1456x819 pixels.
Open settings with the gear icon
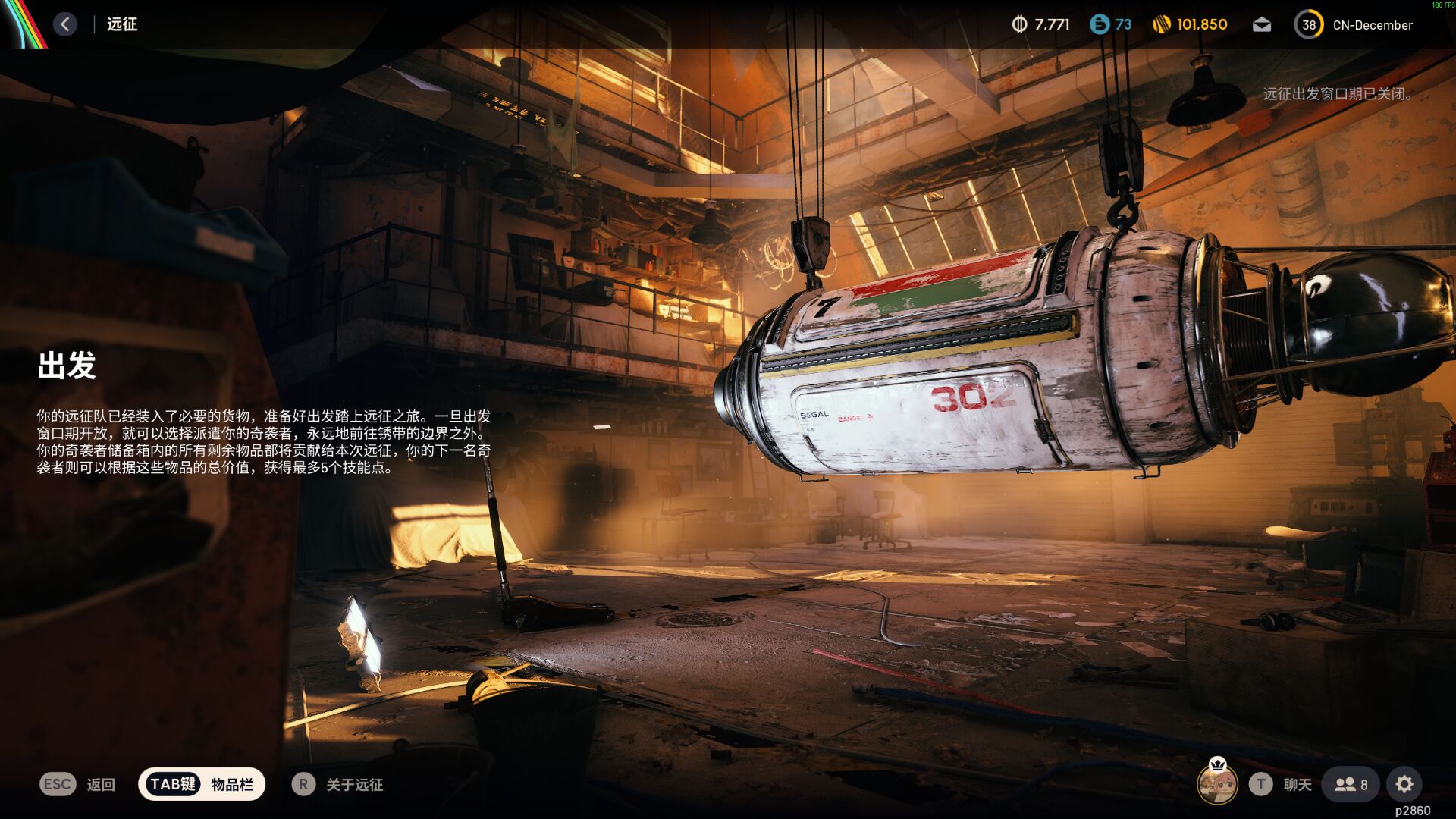coord(1405,784)
